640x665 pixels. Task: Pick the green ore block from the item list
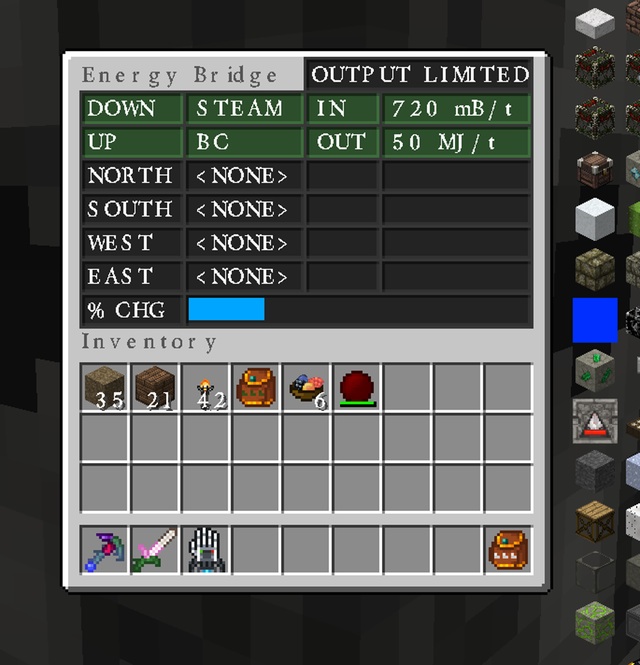594,371
